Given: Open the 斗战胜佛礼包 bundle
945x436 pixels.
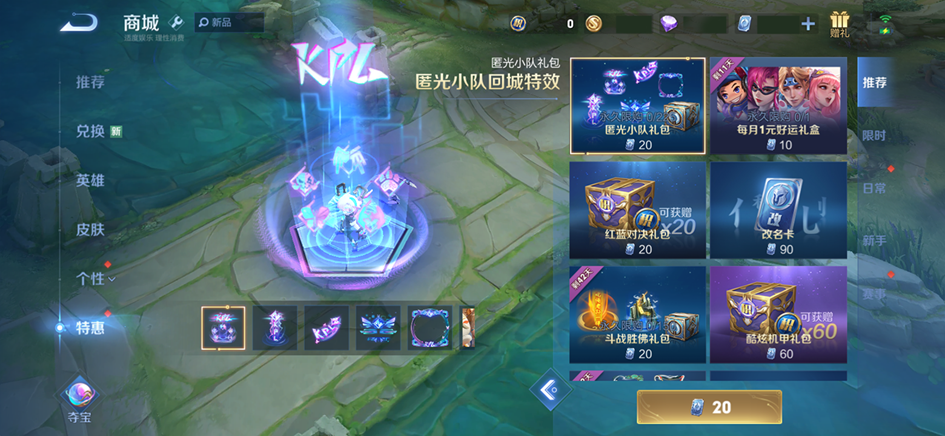Looking at the screenshot, I should click(637, 313).
